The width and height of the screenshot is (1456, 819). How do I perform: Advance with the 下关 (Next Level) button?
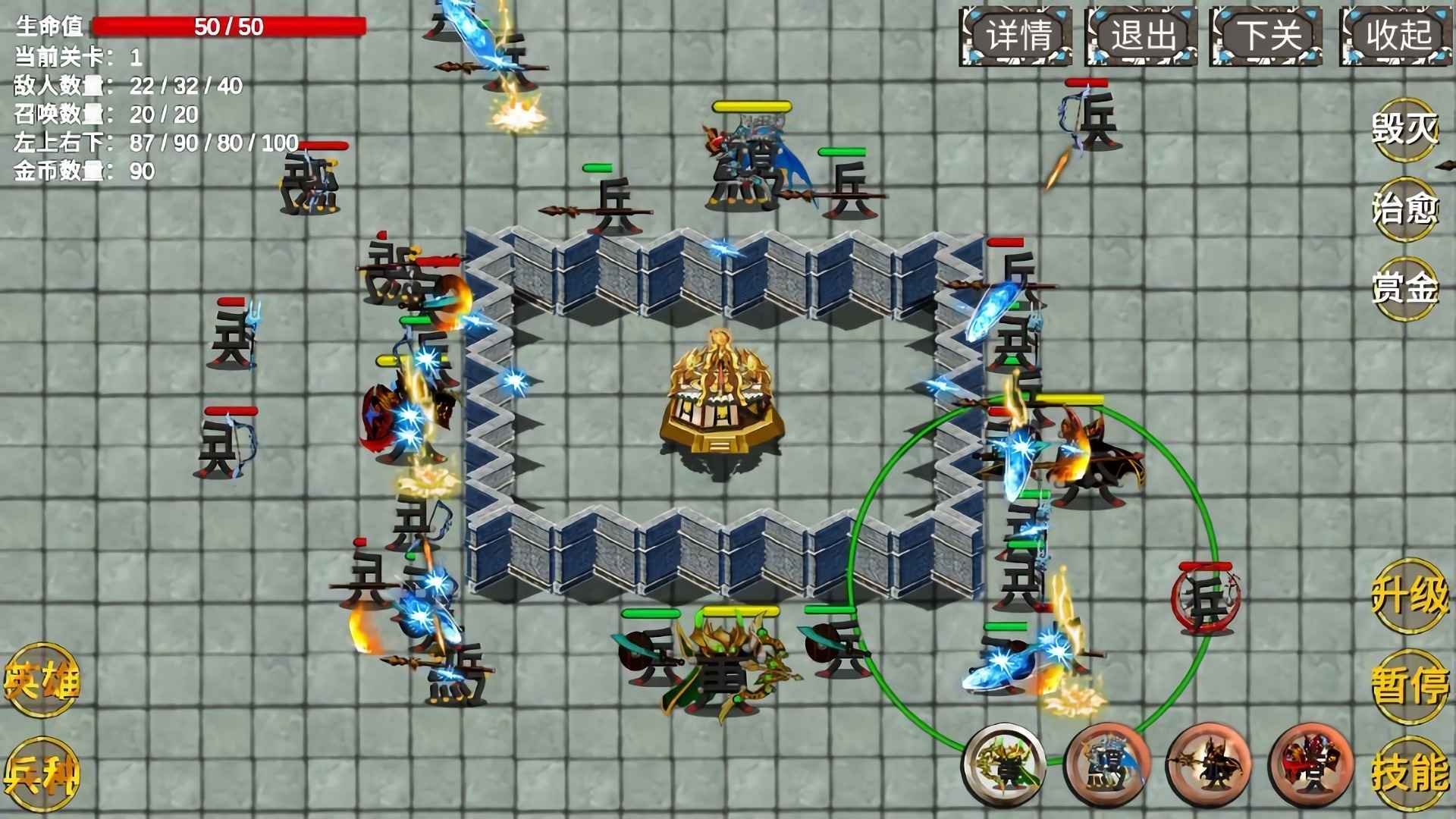click(x=1268, y=33)
